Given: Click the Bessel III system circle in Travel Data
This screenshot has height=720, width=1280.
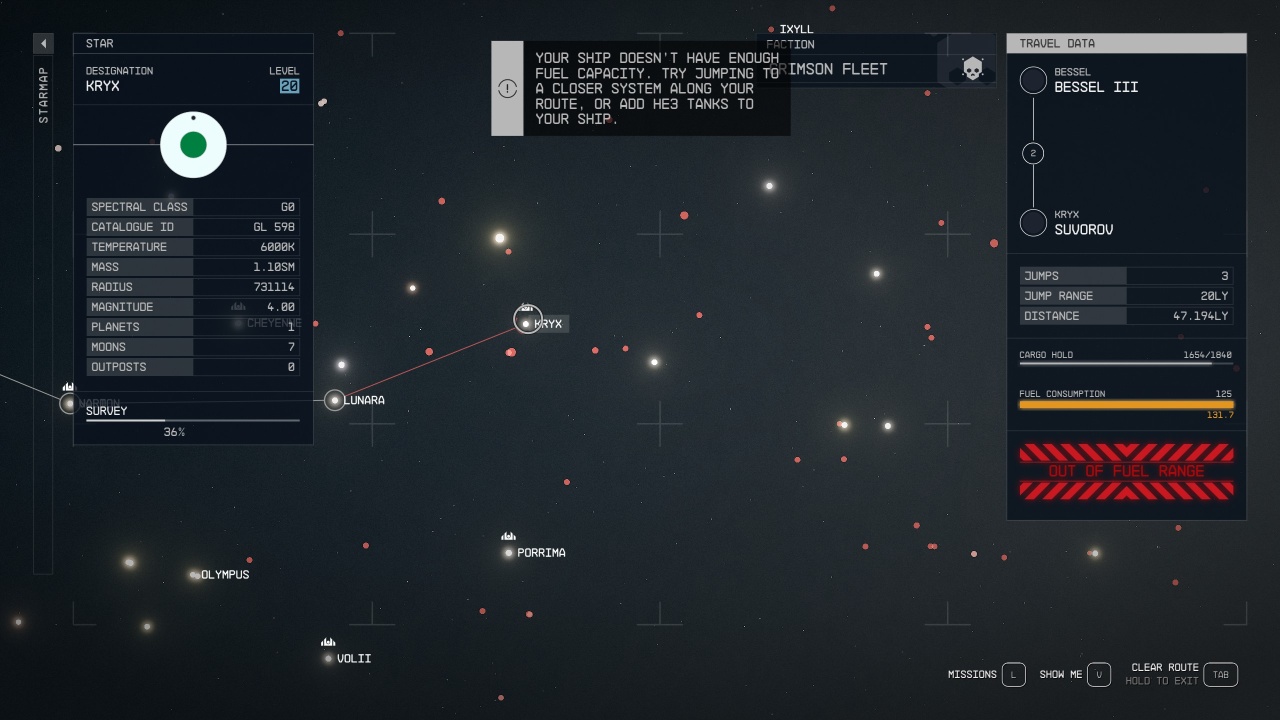Looking at the screenshot, I should pyautogui.click(x=1033, y=80).
